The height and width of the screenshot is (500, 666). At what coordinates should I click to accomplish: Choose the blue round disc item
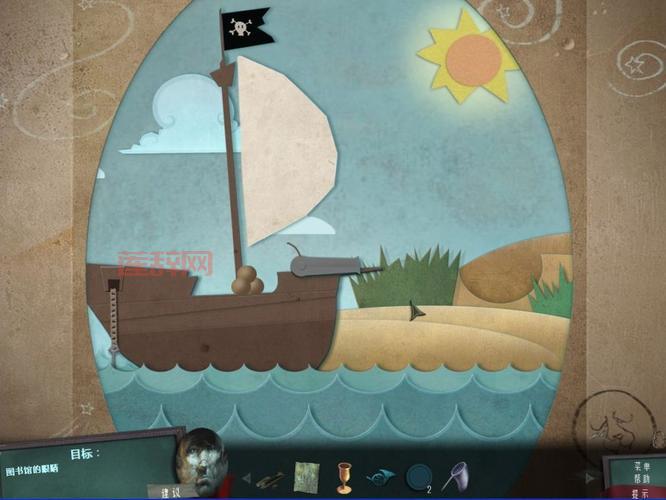[x=417, y=475]
